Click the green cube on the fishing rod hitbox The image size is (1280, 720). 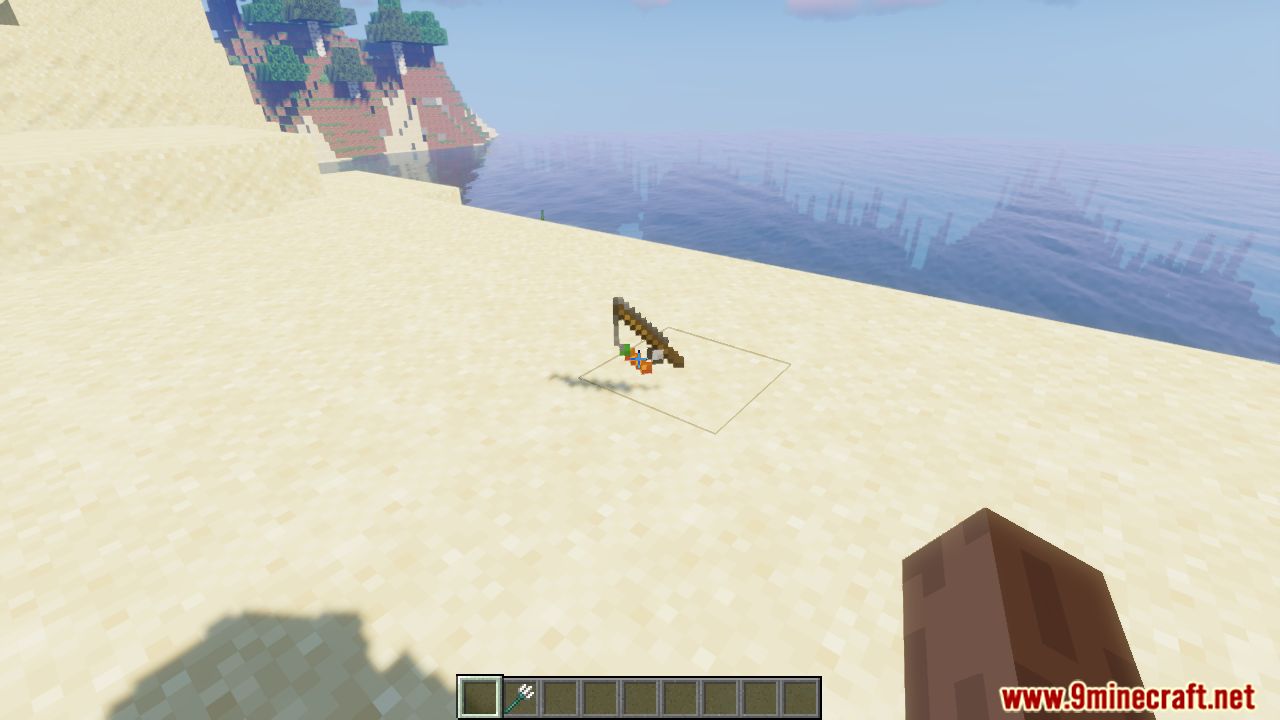(625, 350)
